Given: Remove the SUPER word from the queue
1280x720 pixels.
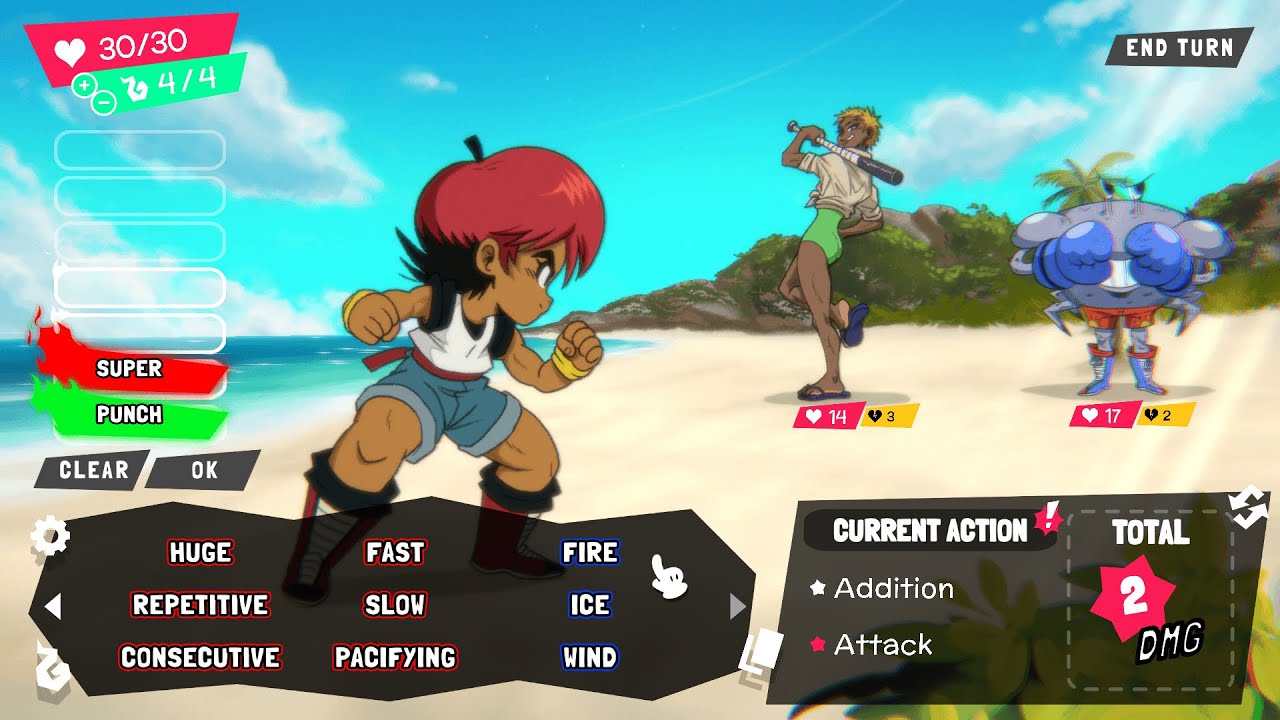Looking at the screenshot, I should point(129,368).
